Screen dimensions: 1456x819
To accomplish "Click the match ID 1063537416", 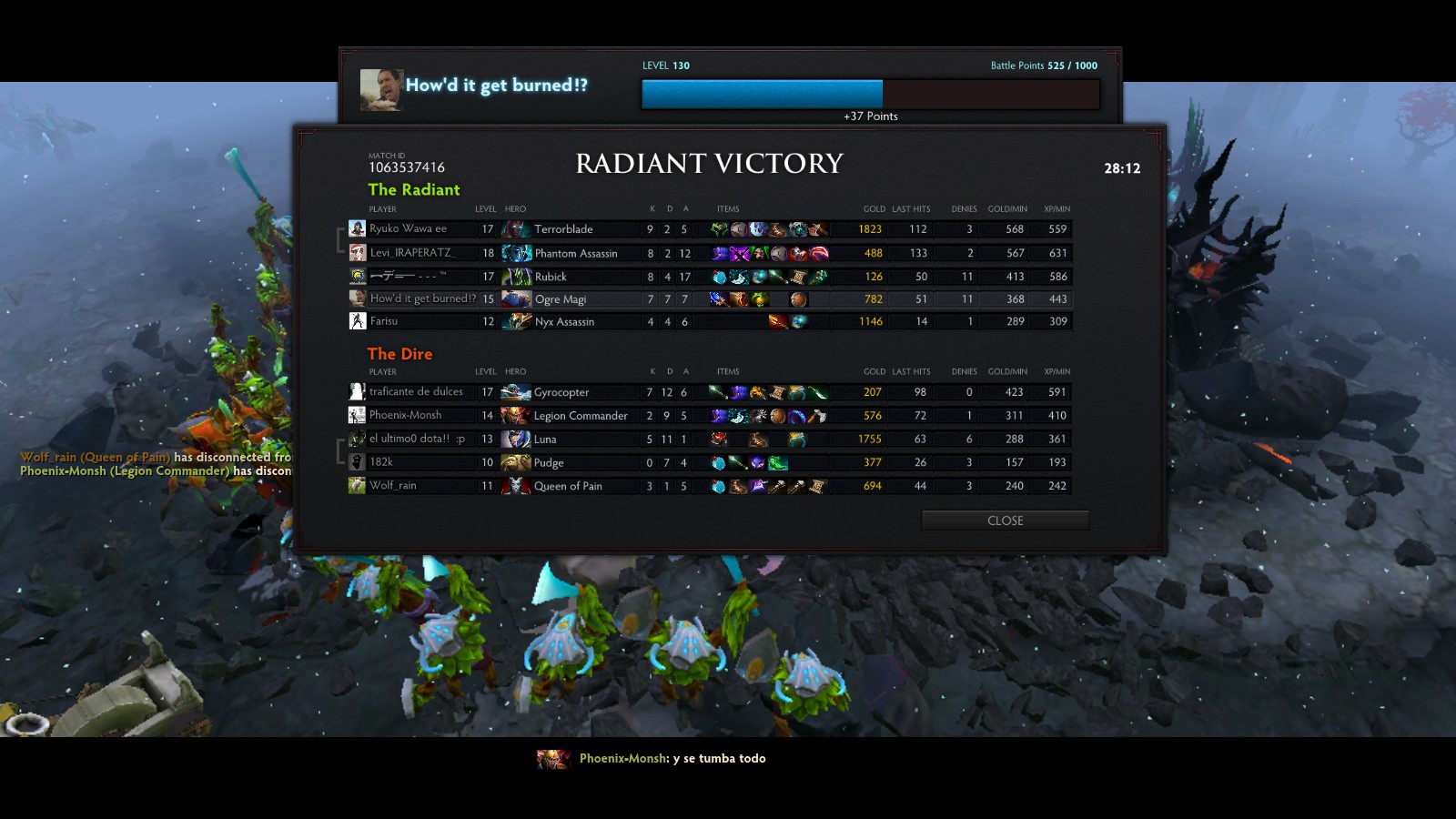I will [407, 167].
